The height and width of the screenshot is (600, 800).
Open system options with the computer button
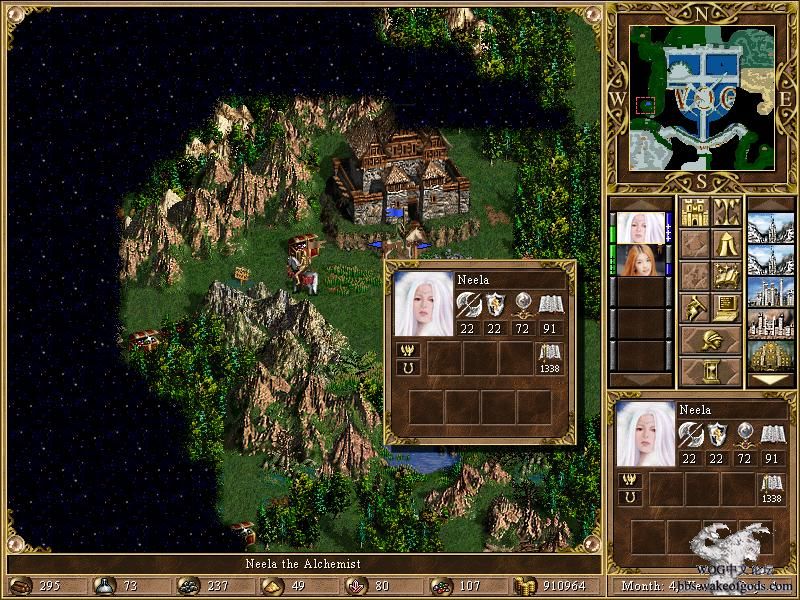tap(726, 307)
